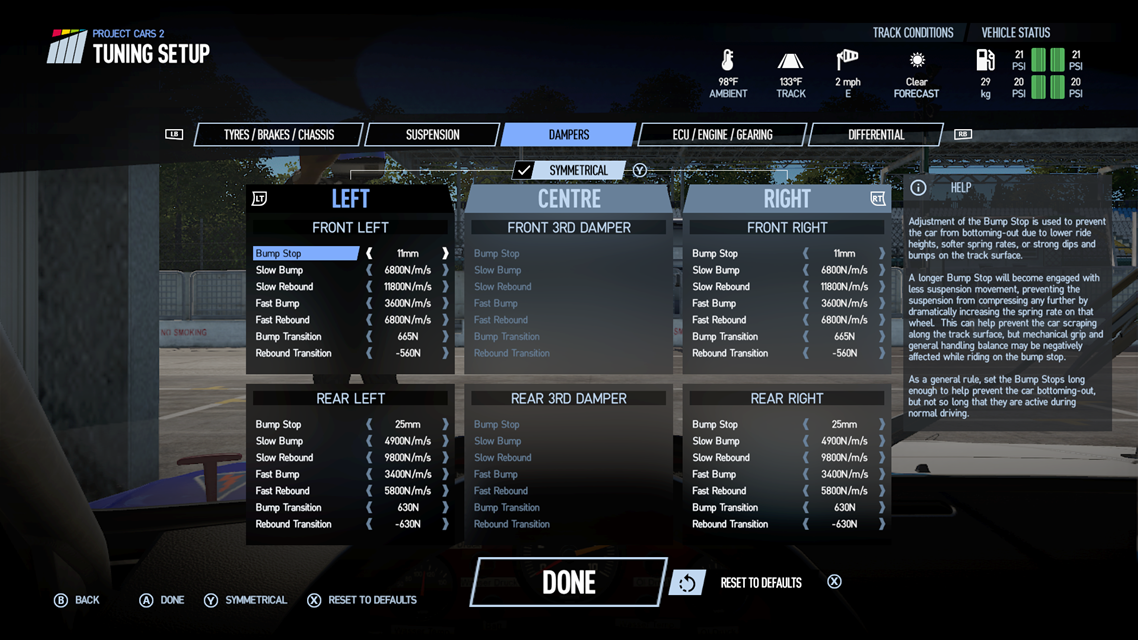Viewport: 1138px width, 640px height.
Task: Switch to the Tyres / Brakes / Chassis tab
Action: click(278, 135)
